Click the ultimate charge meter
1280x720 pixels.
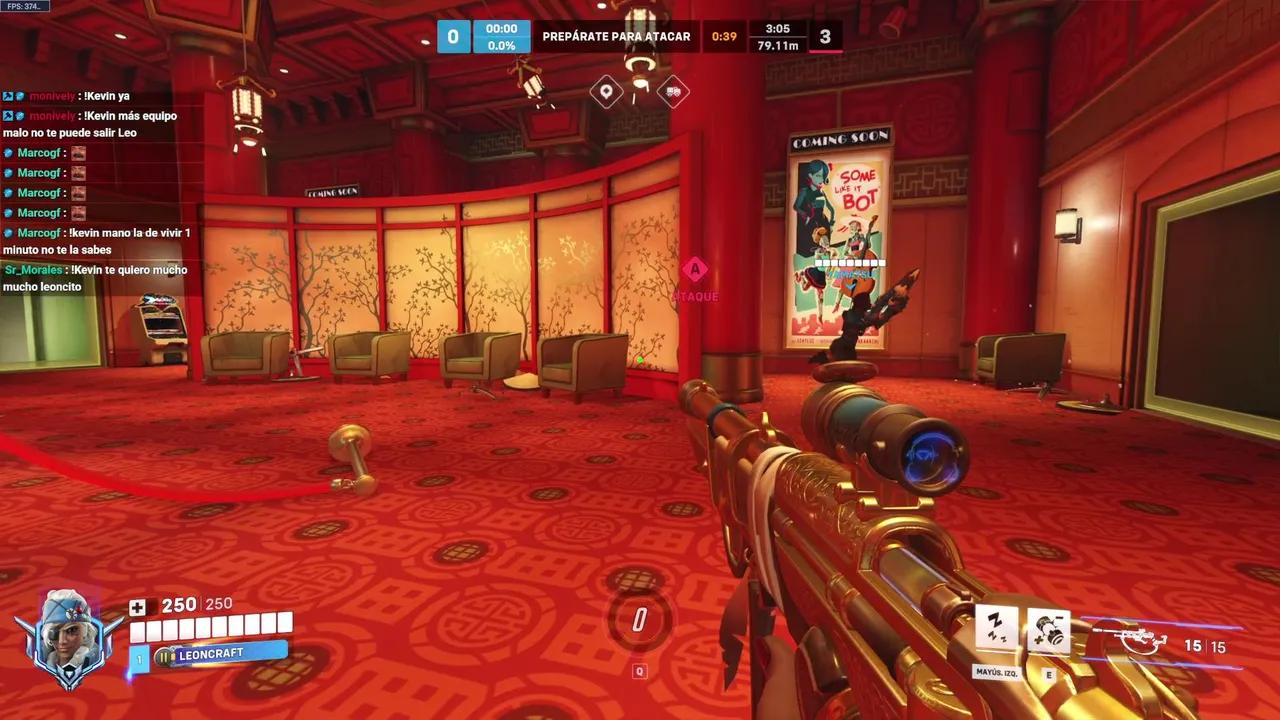point(640,620)
